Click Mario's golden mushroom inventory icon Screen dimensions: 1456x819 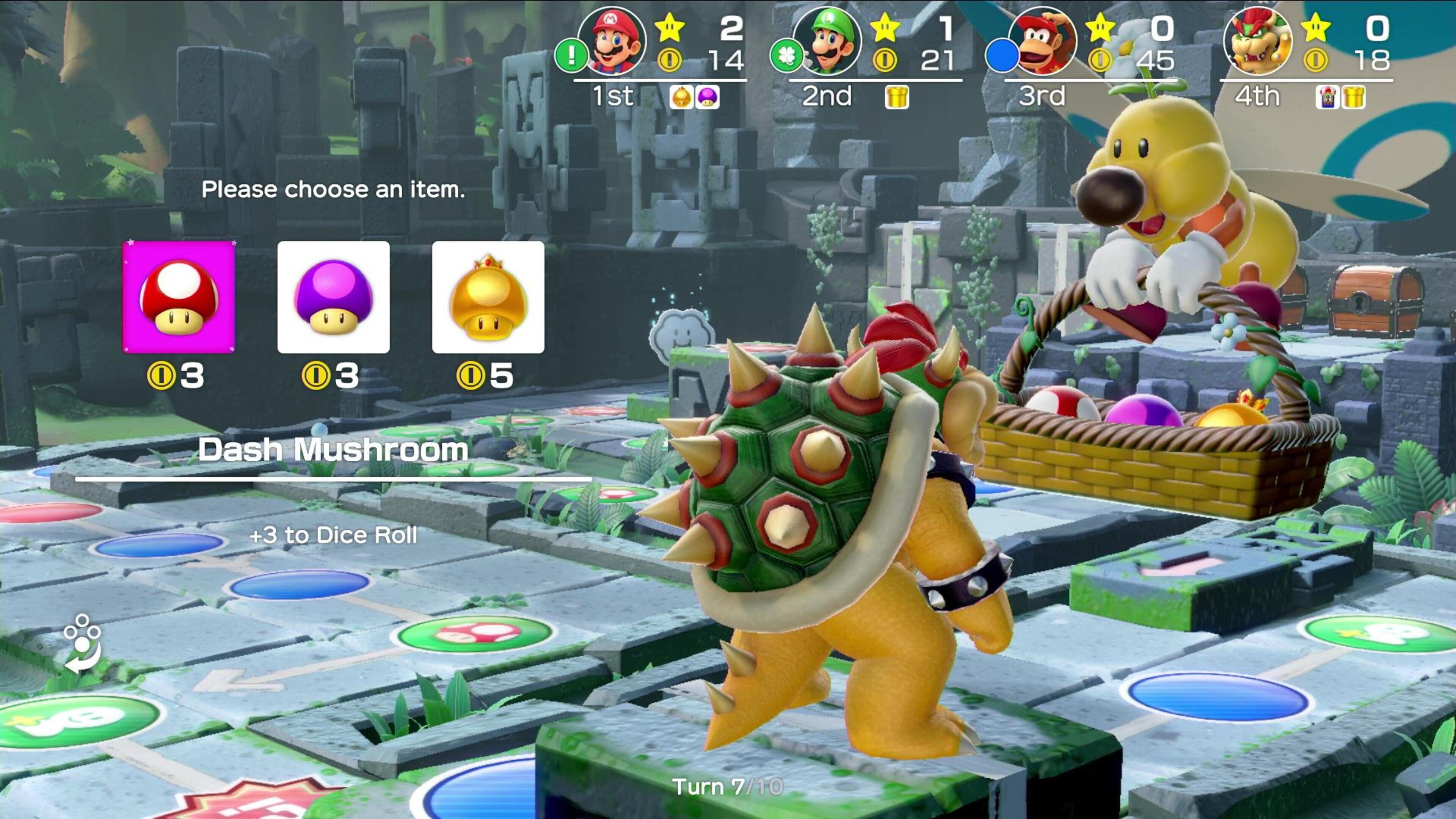(682, 97)
